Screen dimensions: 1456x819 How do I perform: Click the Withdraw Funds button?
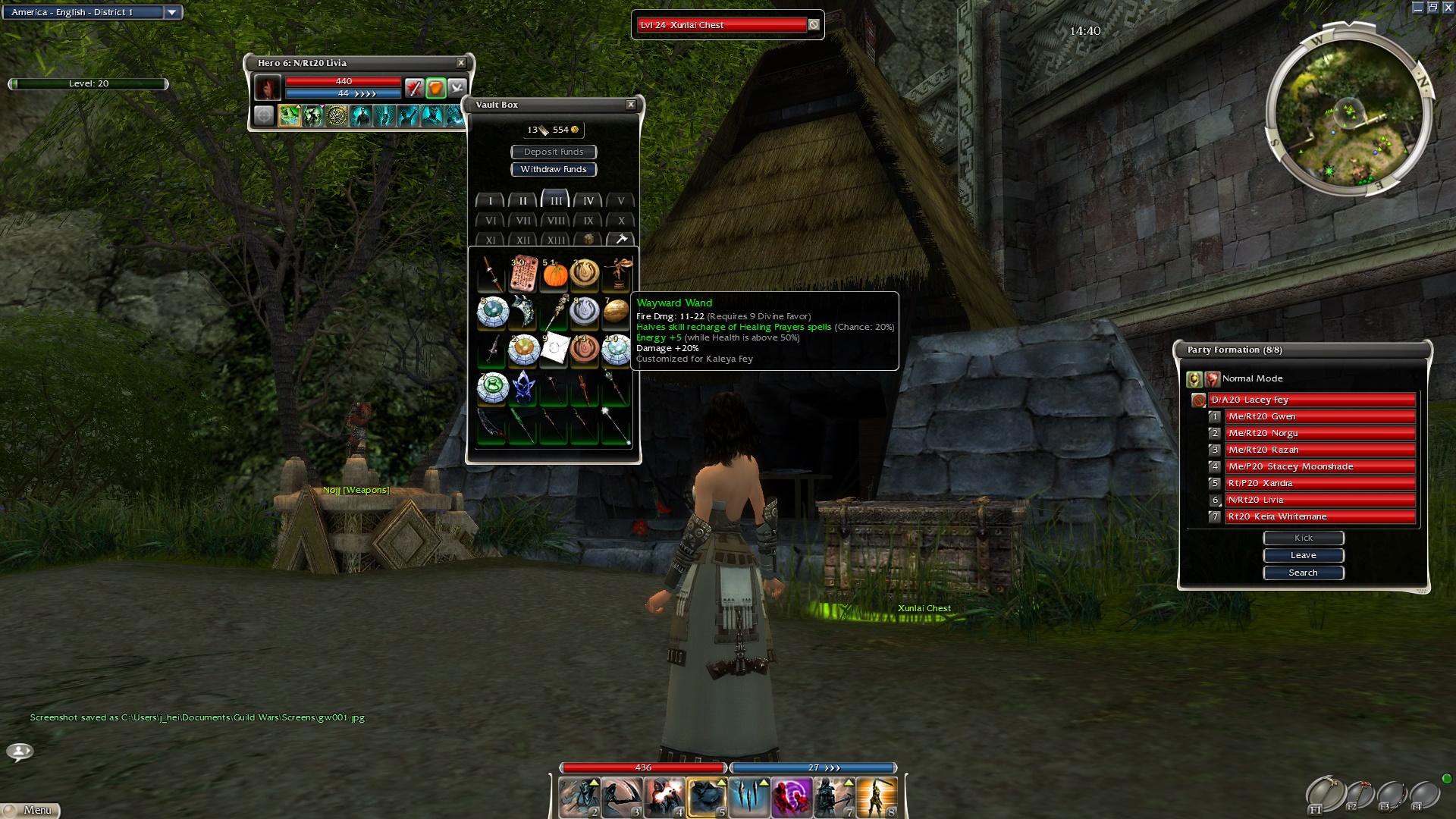point(554,169)
